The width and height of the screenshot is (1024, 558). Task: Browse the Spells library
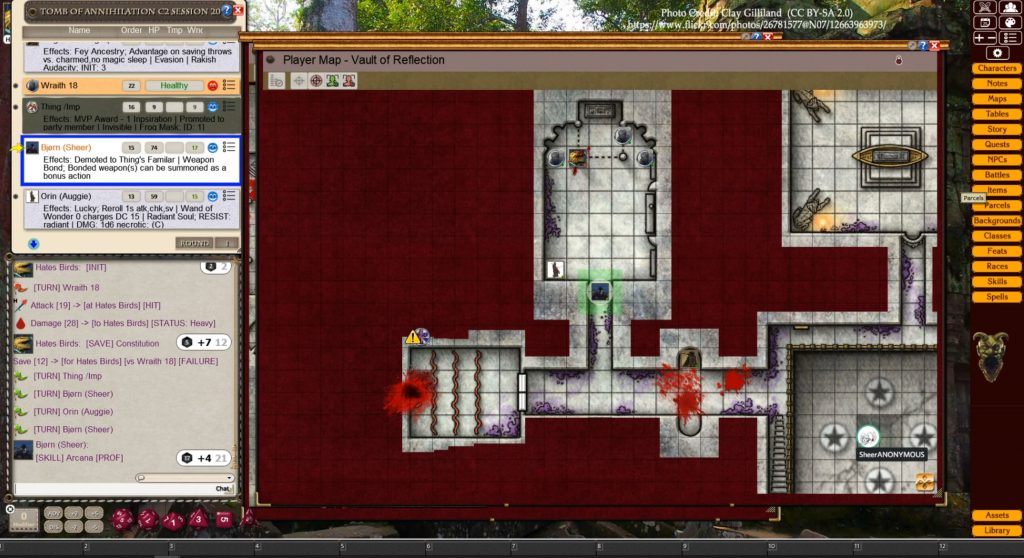click(x=996, y=296)
